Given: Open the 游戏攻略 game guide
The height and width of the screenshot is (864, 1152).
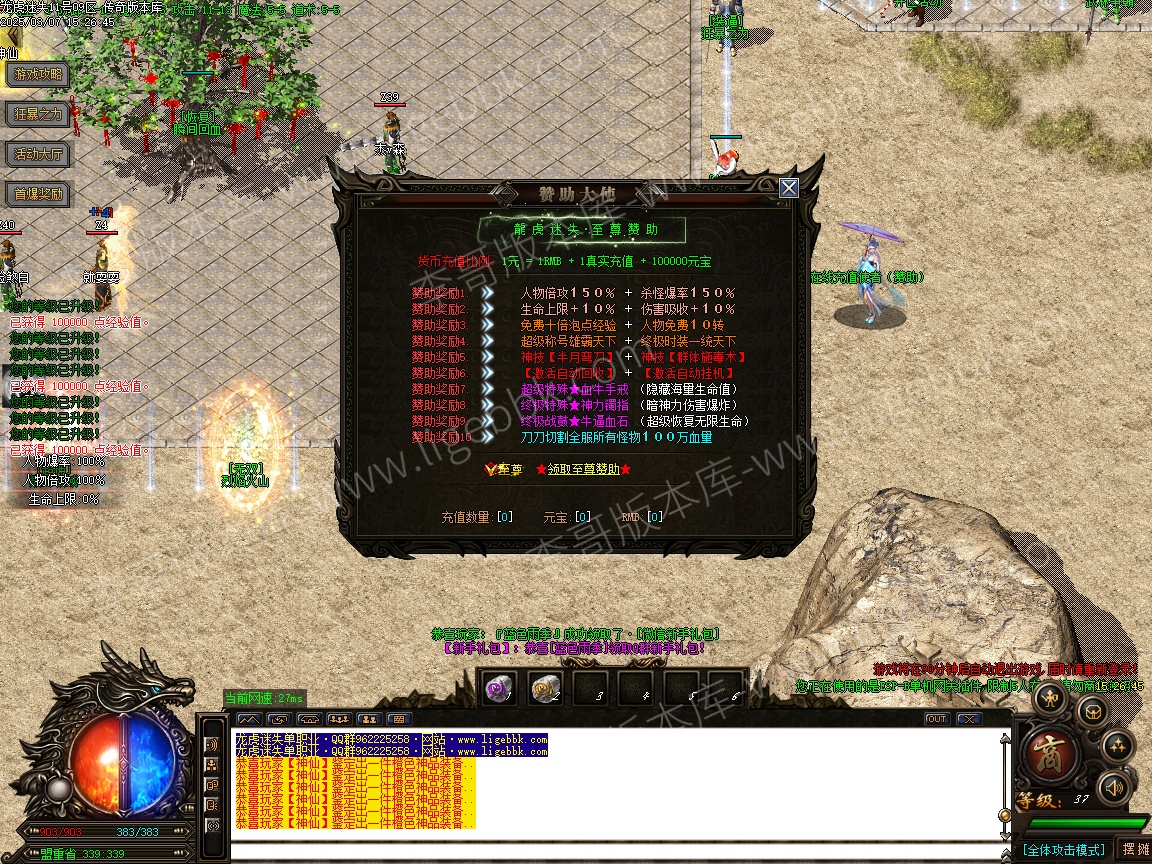Looking at the screenshot, I should (39, 74).
